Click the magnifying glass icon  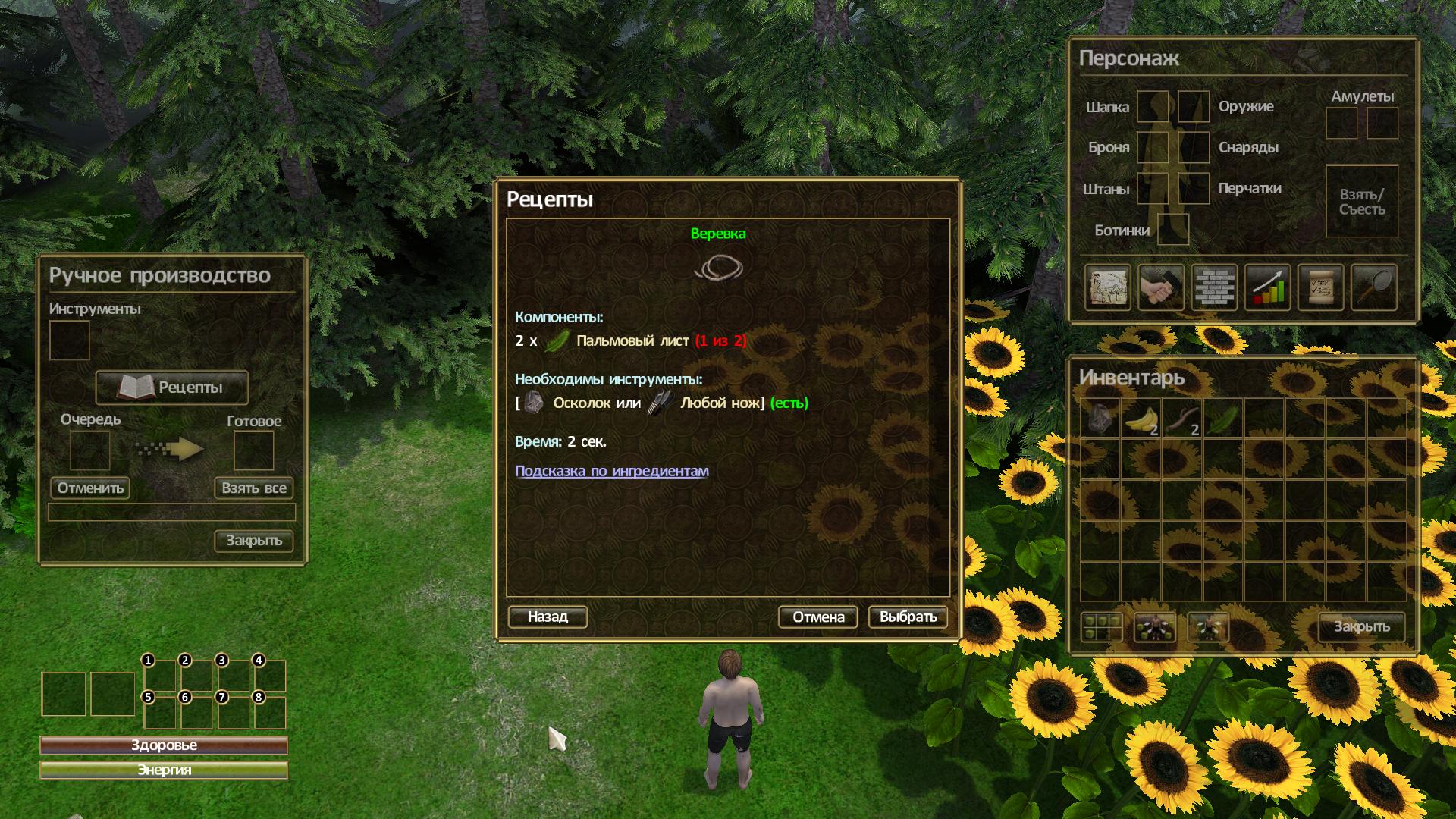(x=1373, y=287)
